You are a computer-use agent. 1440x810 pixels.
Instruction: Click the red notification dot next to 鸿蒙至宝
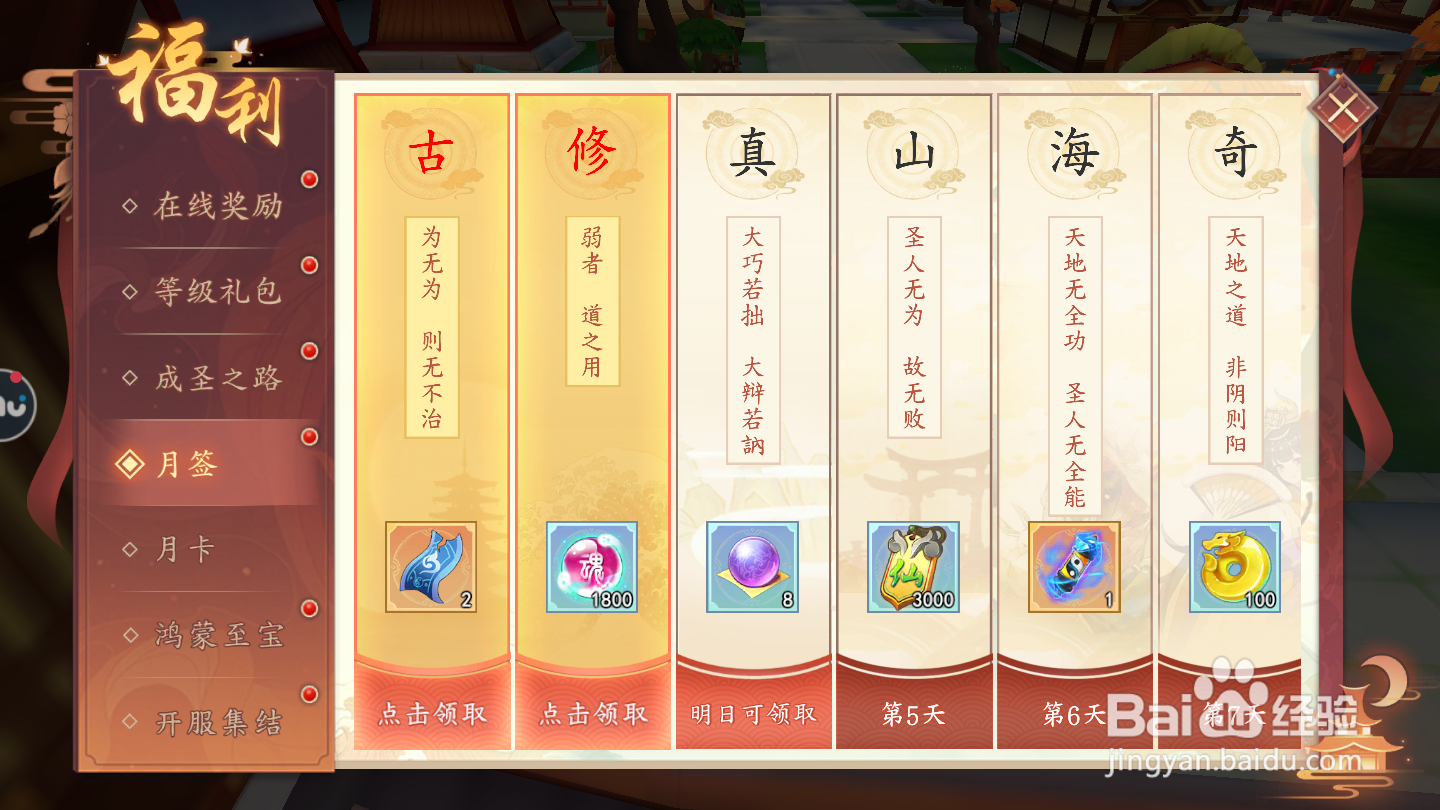(x=308, y=608)
